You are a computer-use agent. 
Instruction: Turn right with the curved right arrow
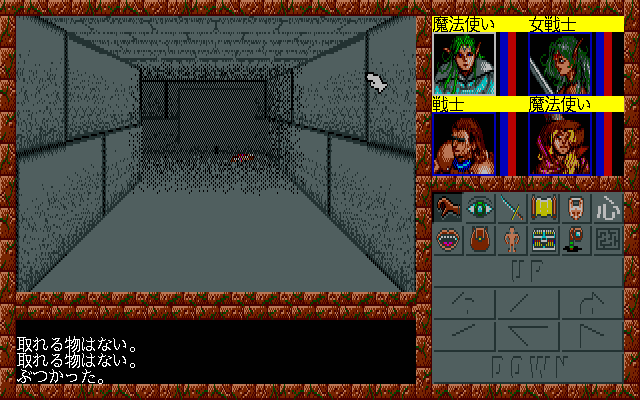coord(593,302)
